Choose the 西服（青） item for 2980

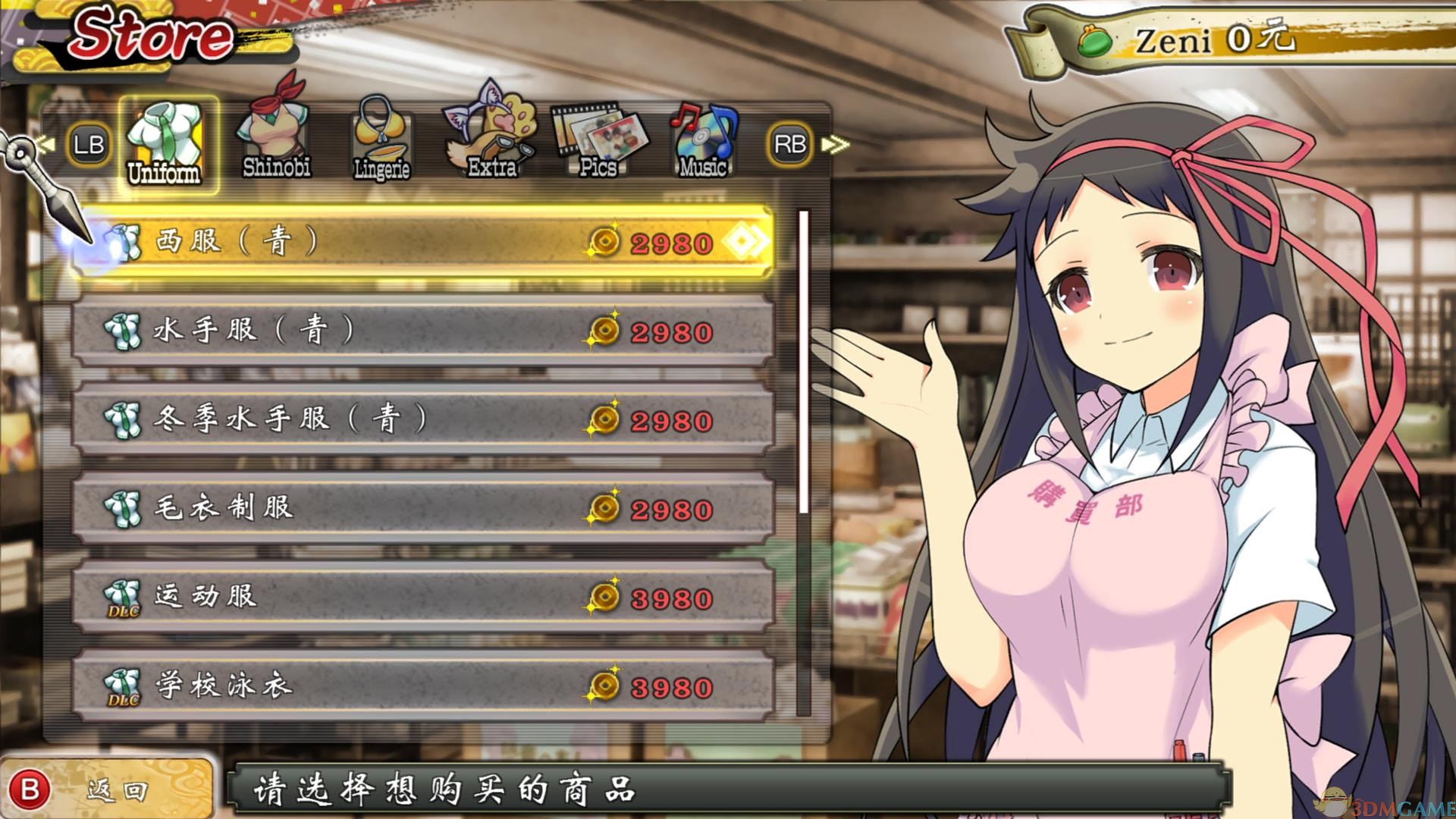pos(423,243)
